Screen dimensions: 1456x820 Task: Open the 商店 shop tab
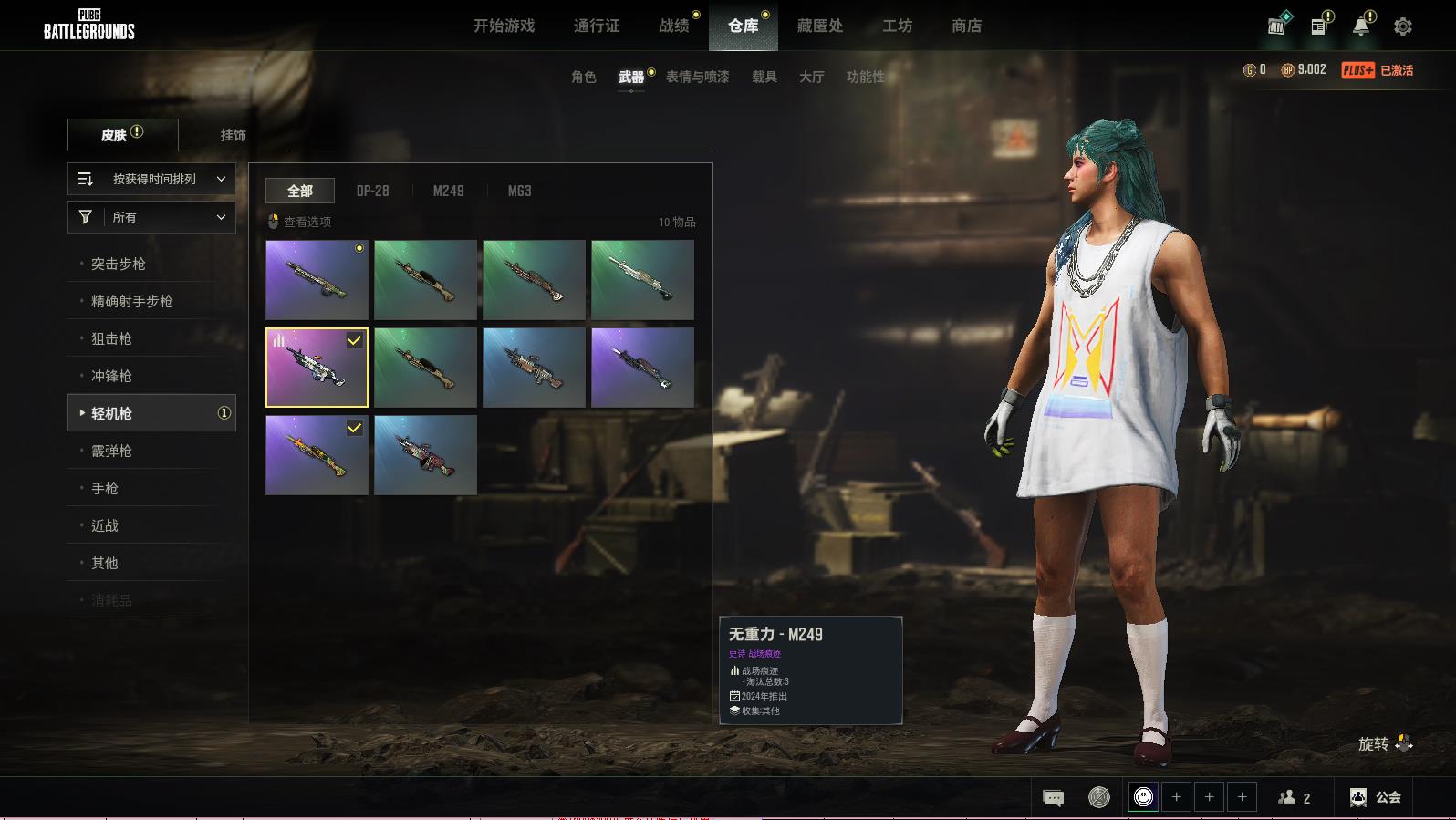click(966, 26)
